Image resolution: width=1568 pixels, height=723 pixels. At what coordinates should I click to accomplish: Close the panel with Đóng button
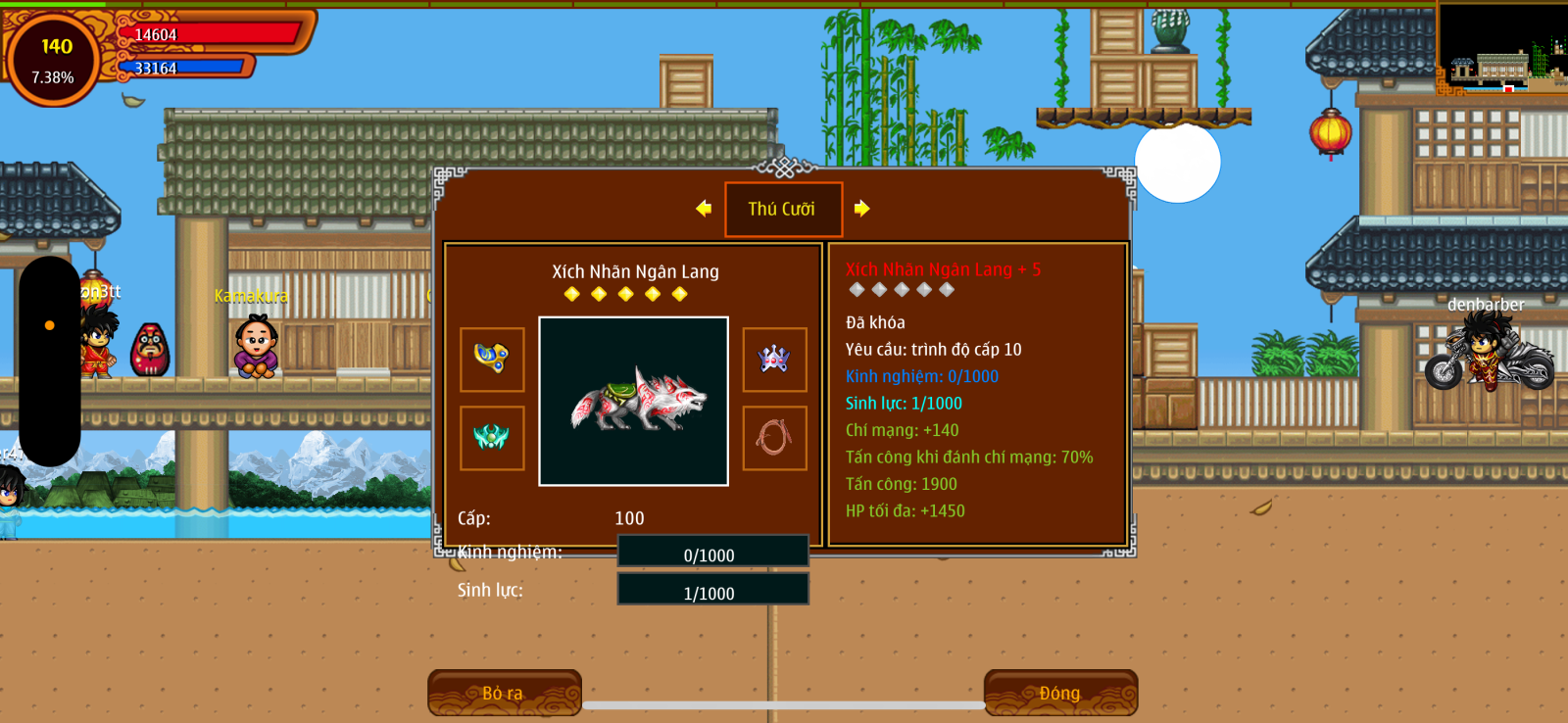pyautogui.click(x=1060, y=693)
